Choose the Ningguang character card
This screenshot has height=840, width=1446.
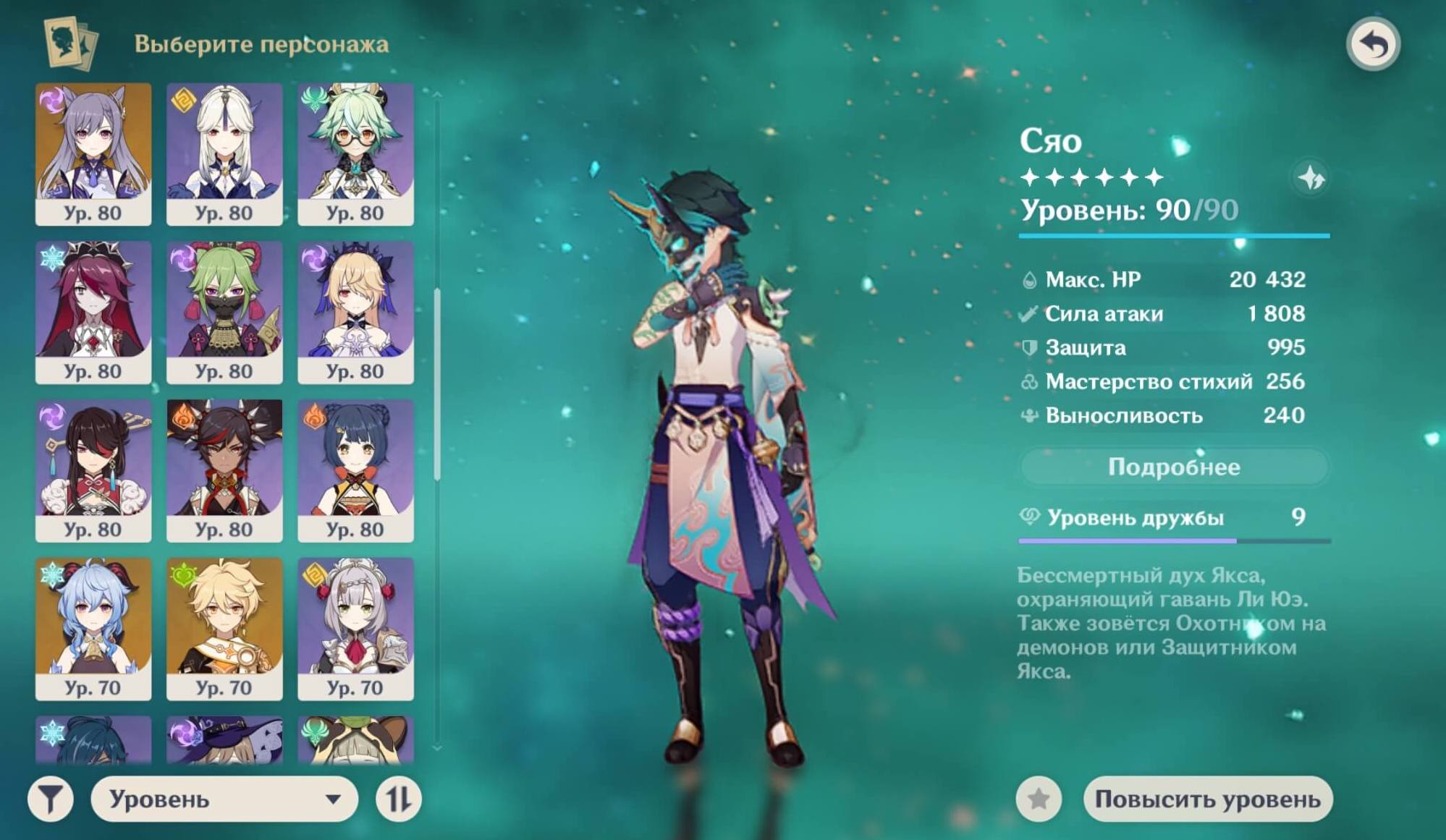[x=224, y=153]
